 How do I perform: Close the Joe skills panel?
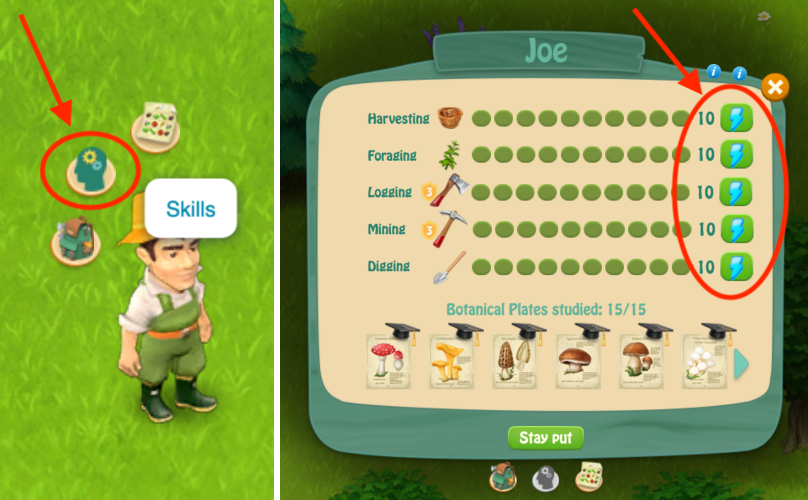click(x=774, y=87)
